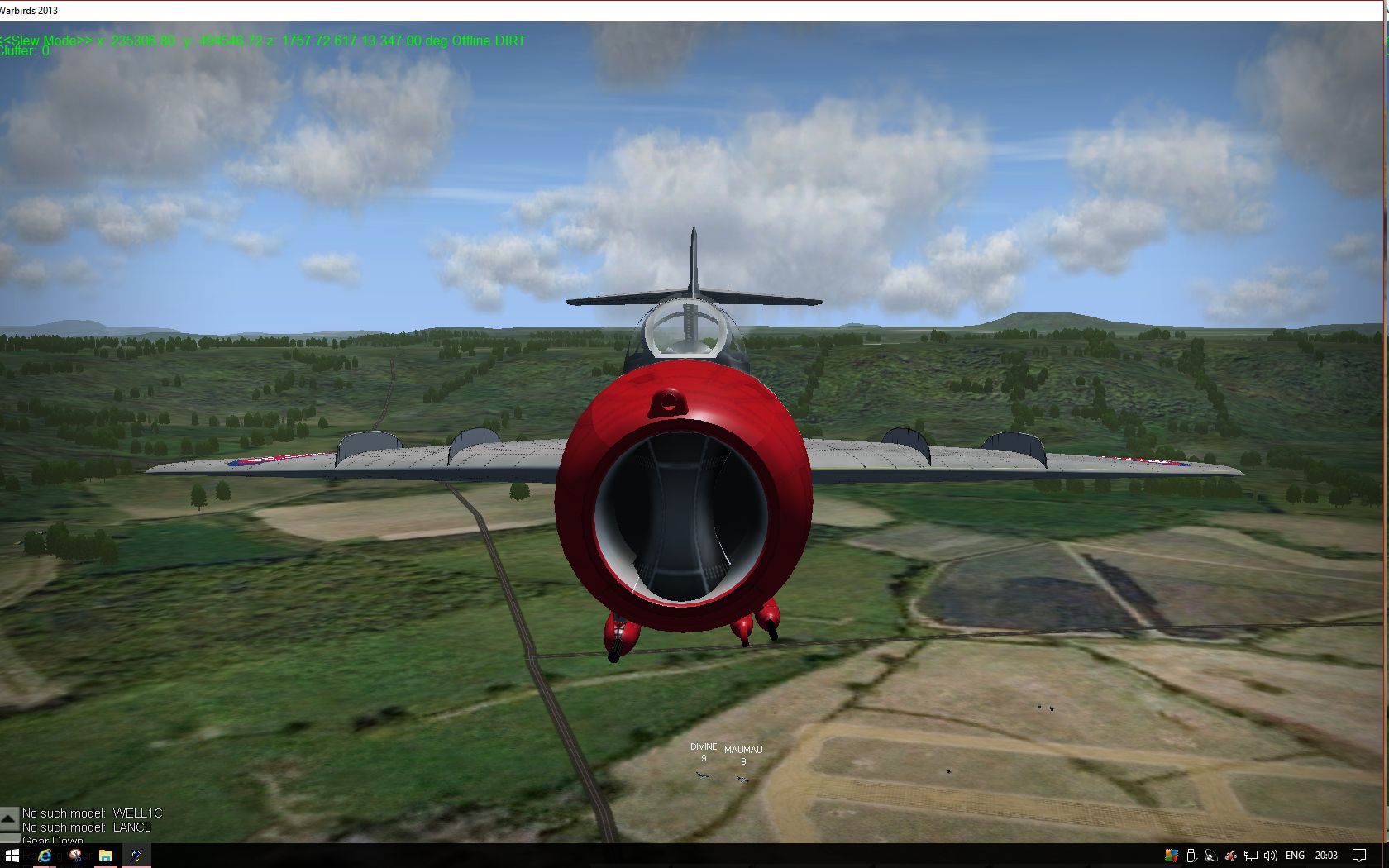This screenshot has width=1389, height=868.
Task: Open the Windows Start menu
Action: point(12,856)
